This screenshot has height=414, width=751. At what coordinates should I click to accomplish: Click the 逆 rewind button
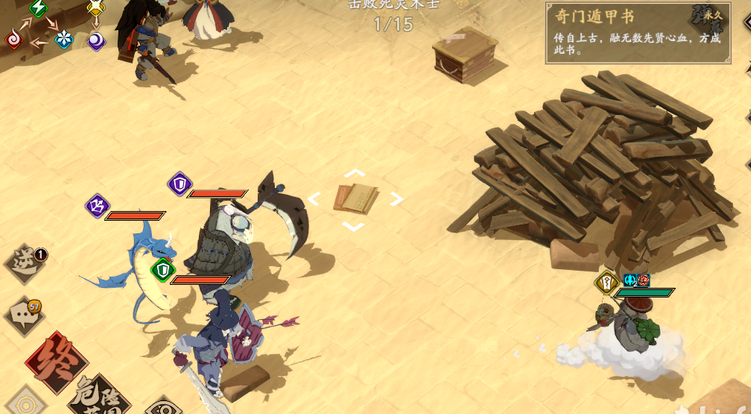point(25,263)
